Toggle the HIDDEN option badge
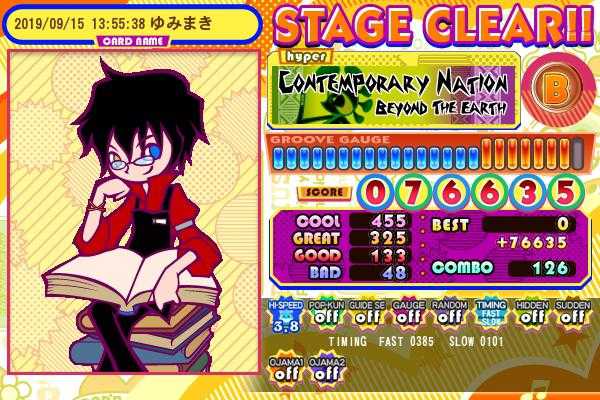The width and height of the screenshot is (600, 400). pyautogui.click(x=531, y=315)
